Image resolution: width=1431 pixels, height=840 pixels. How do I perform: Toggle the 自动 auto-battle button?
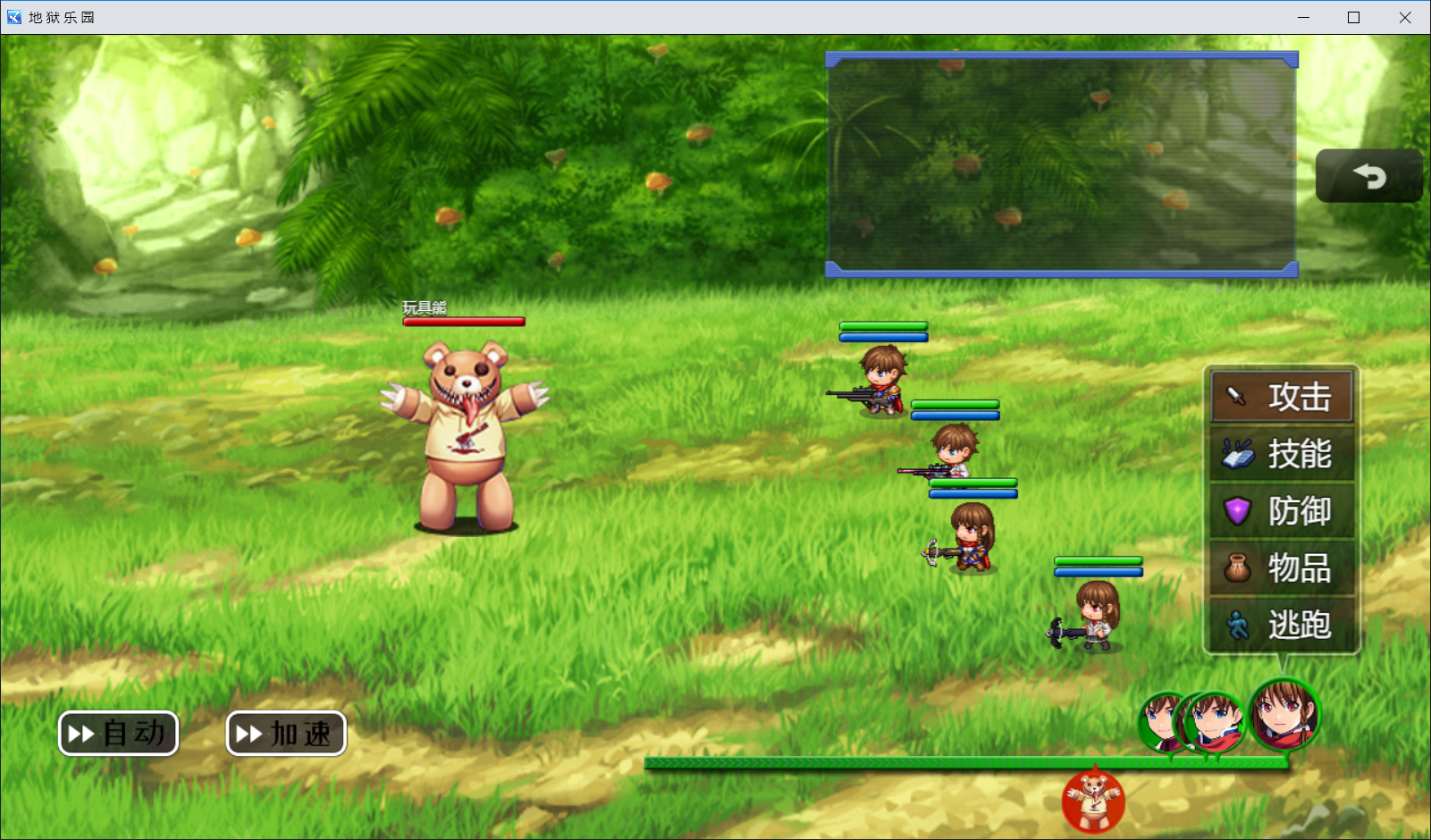118,734
